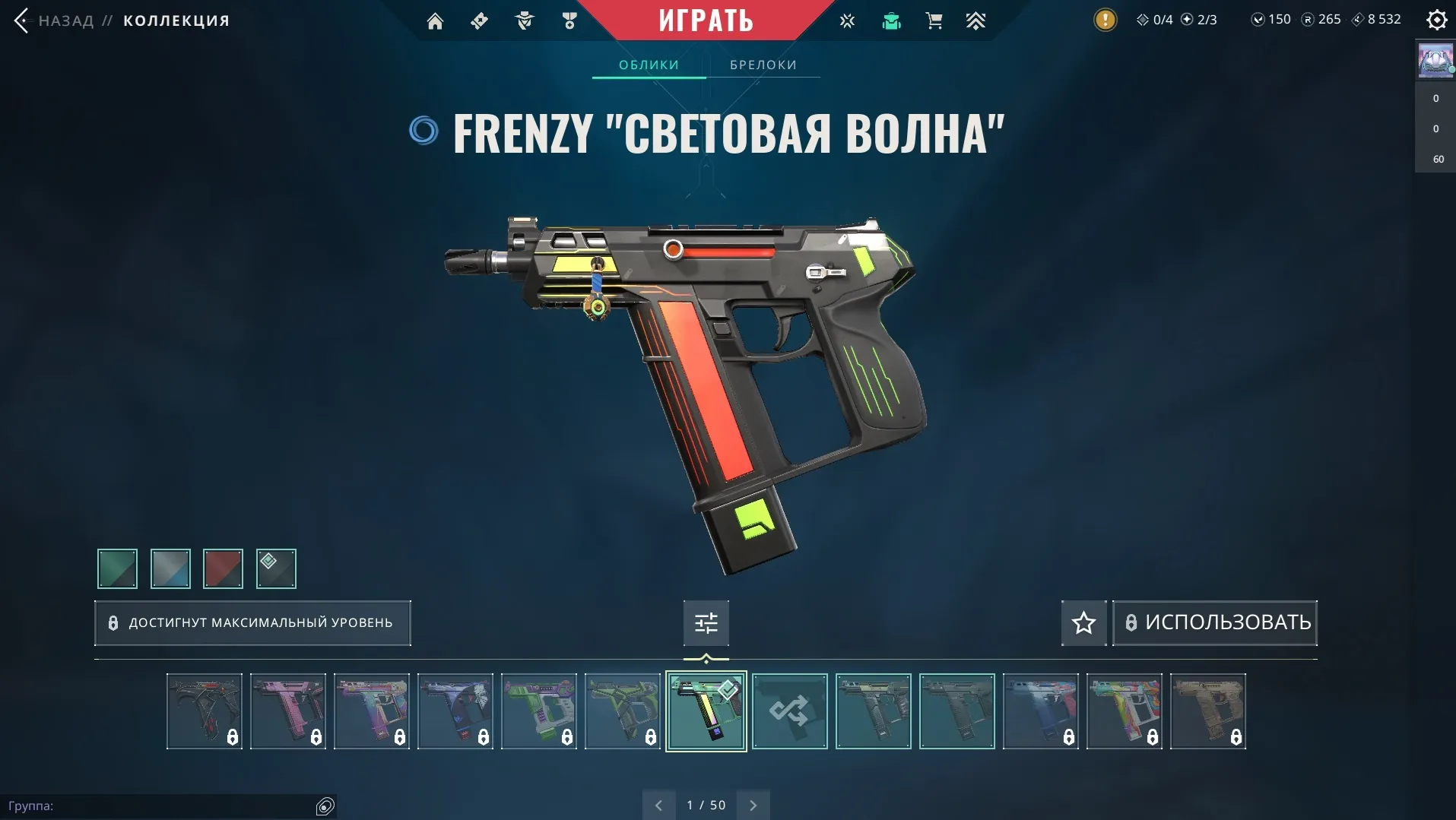Screen dimensions: 1456x820
Task: Select the red color variant swatch
Action: coord(222,568)
